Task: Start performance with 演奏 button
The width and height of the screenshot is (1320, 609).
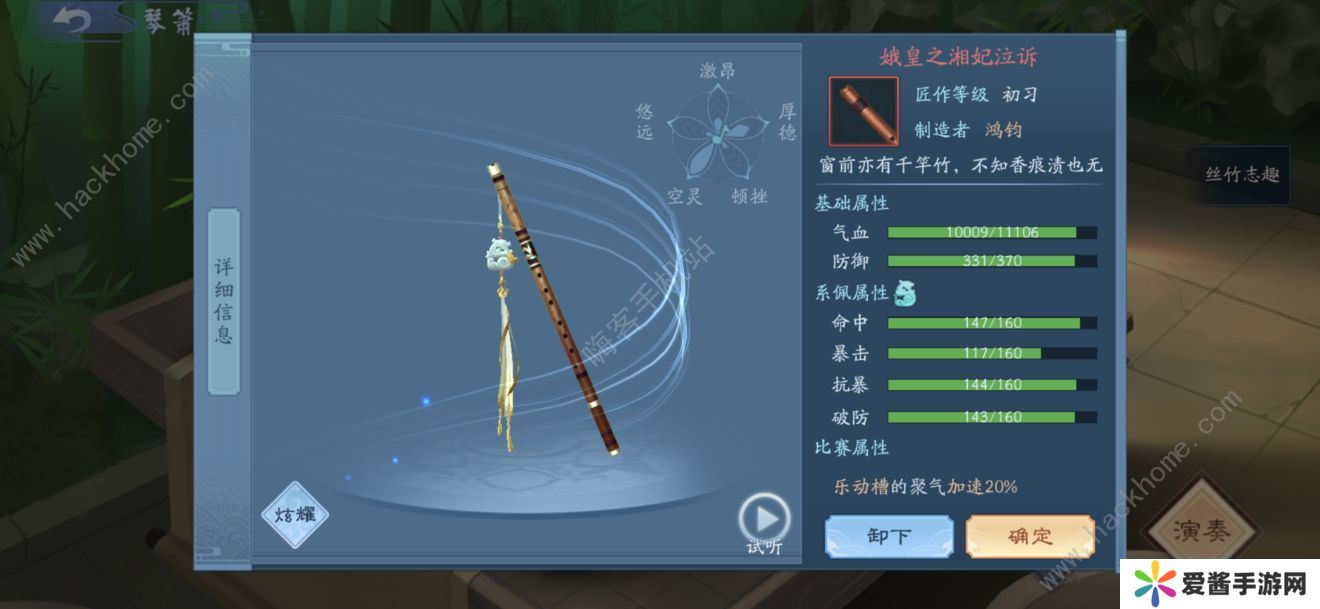Action: pos(1202,531)
